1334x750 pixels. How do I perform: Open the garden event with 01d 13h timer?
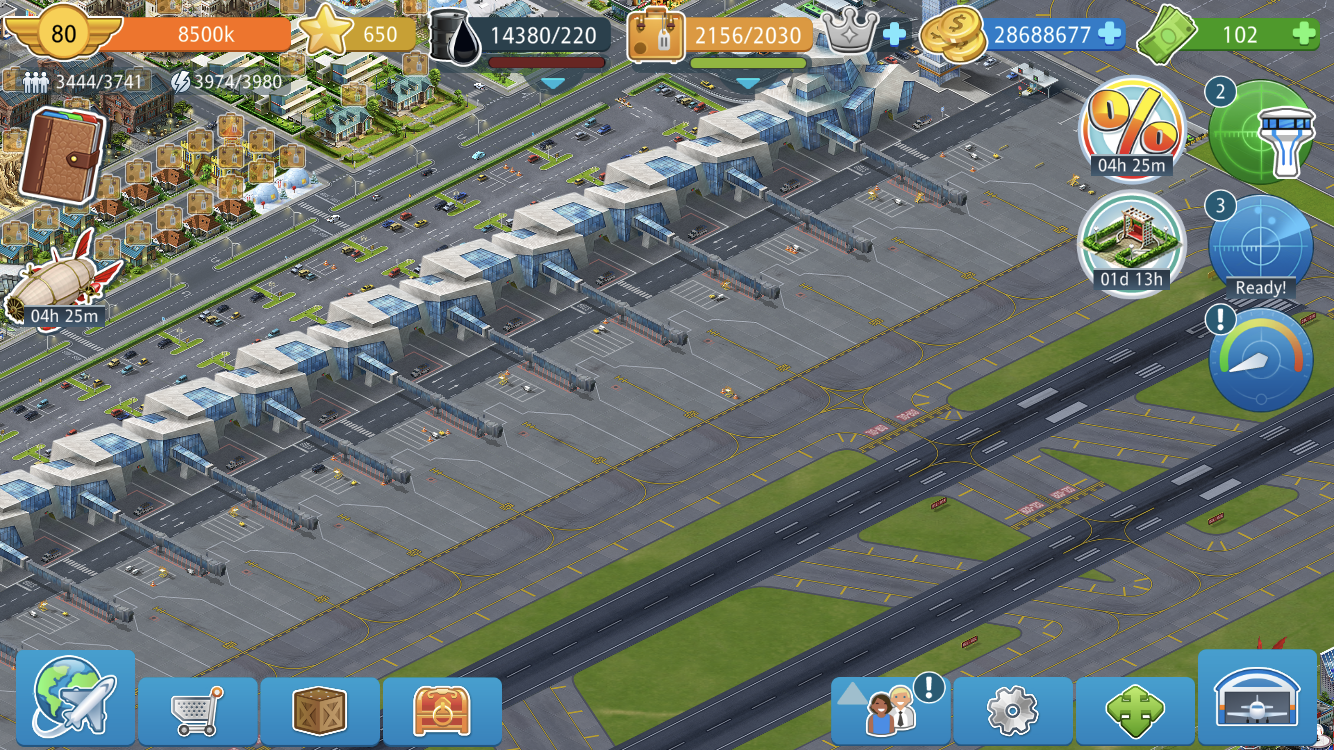(1131, 240)
